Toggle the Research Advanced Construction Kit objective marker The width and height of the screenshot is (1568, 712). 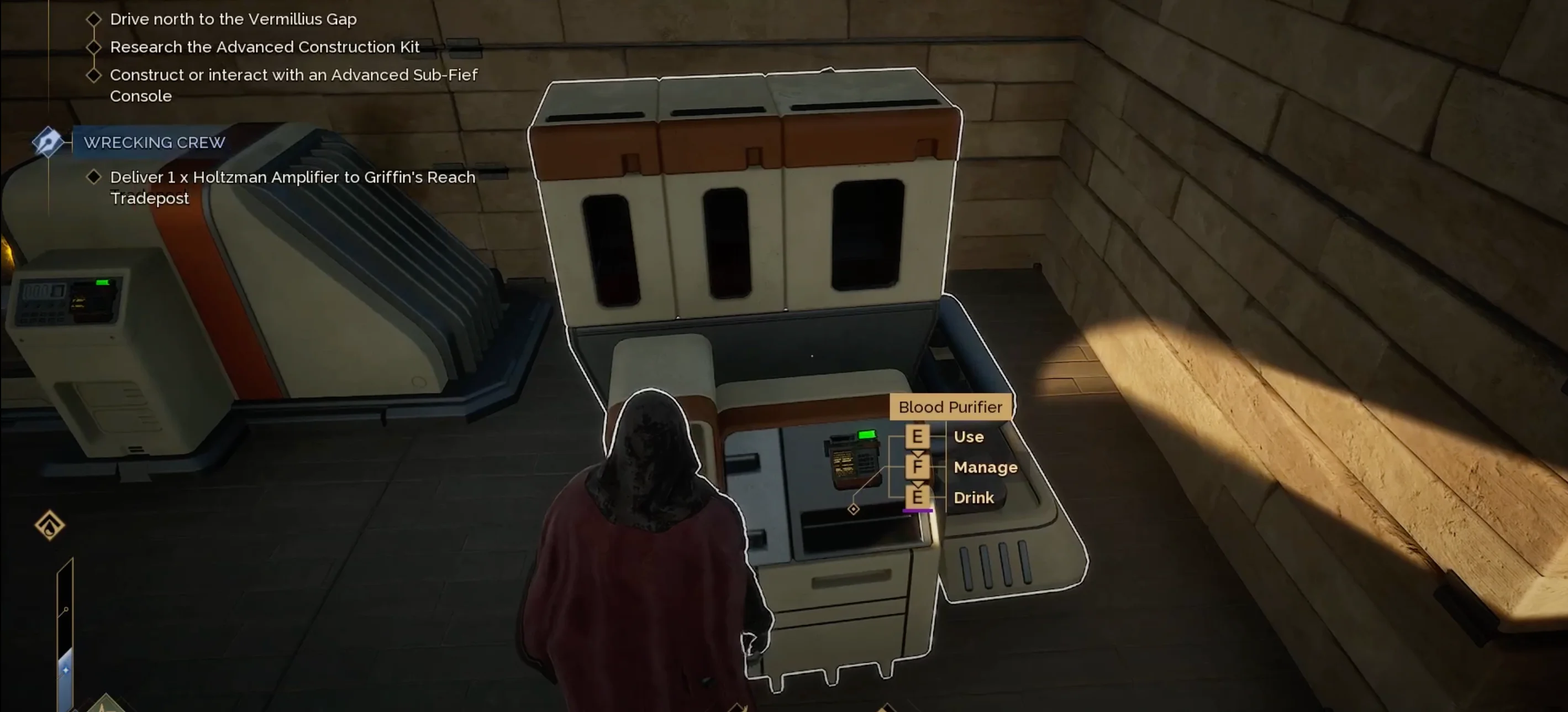pos(94,47)
